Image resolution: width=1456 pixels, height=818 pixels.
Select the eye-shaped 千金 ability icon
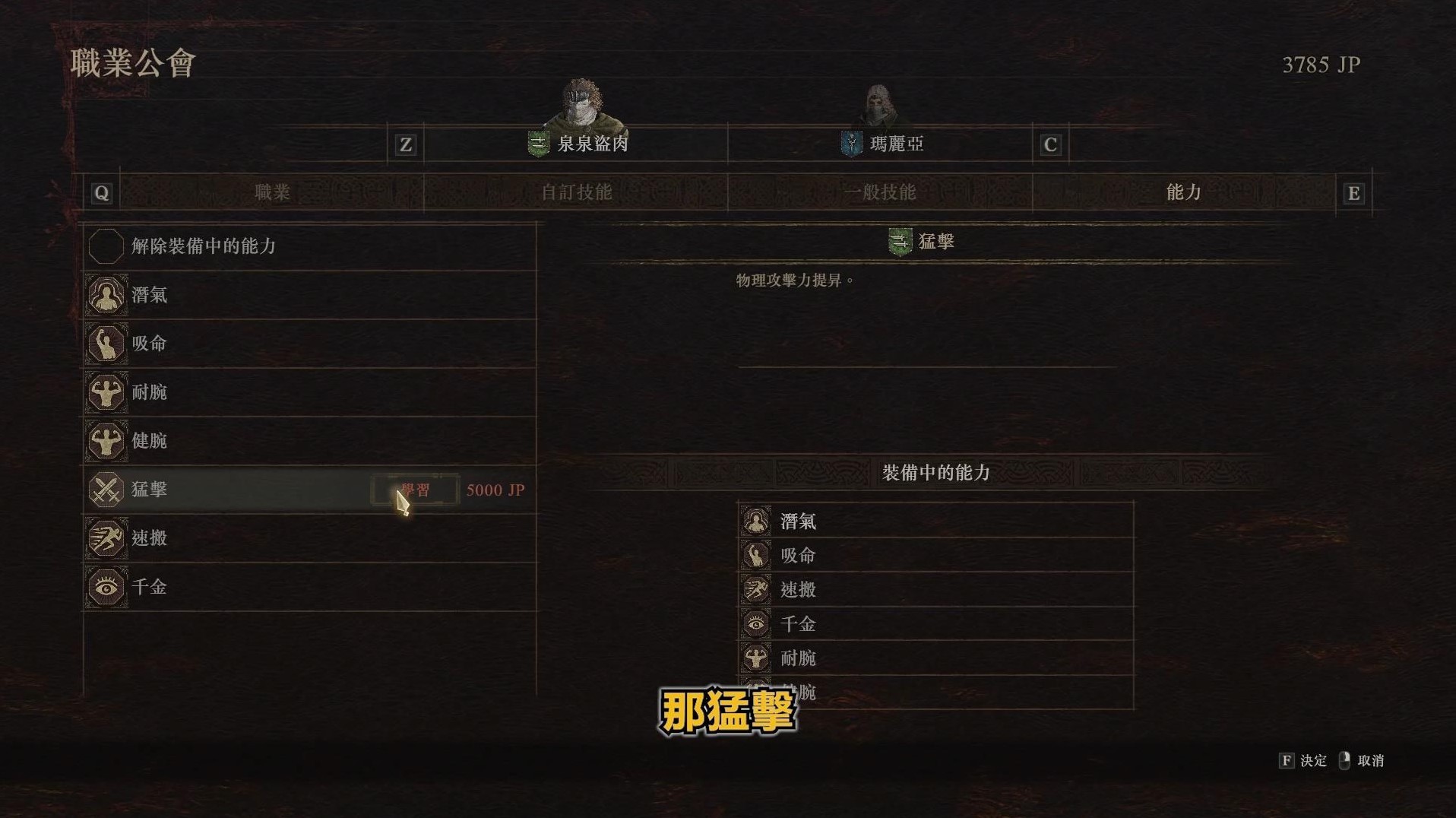(106, 587)
